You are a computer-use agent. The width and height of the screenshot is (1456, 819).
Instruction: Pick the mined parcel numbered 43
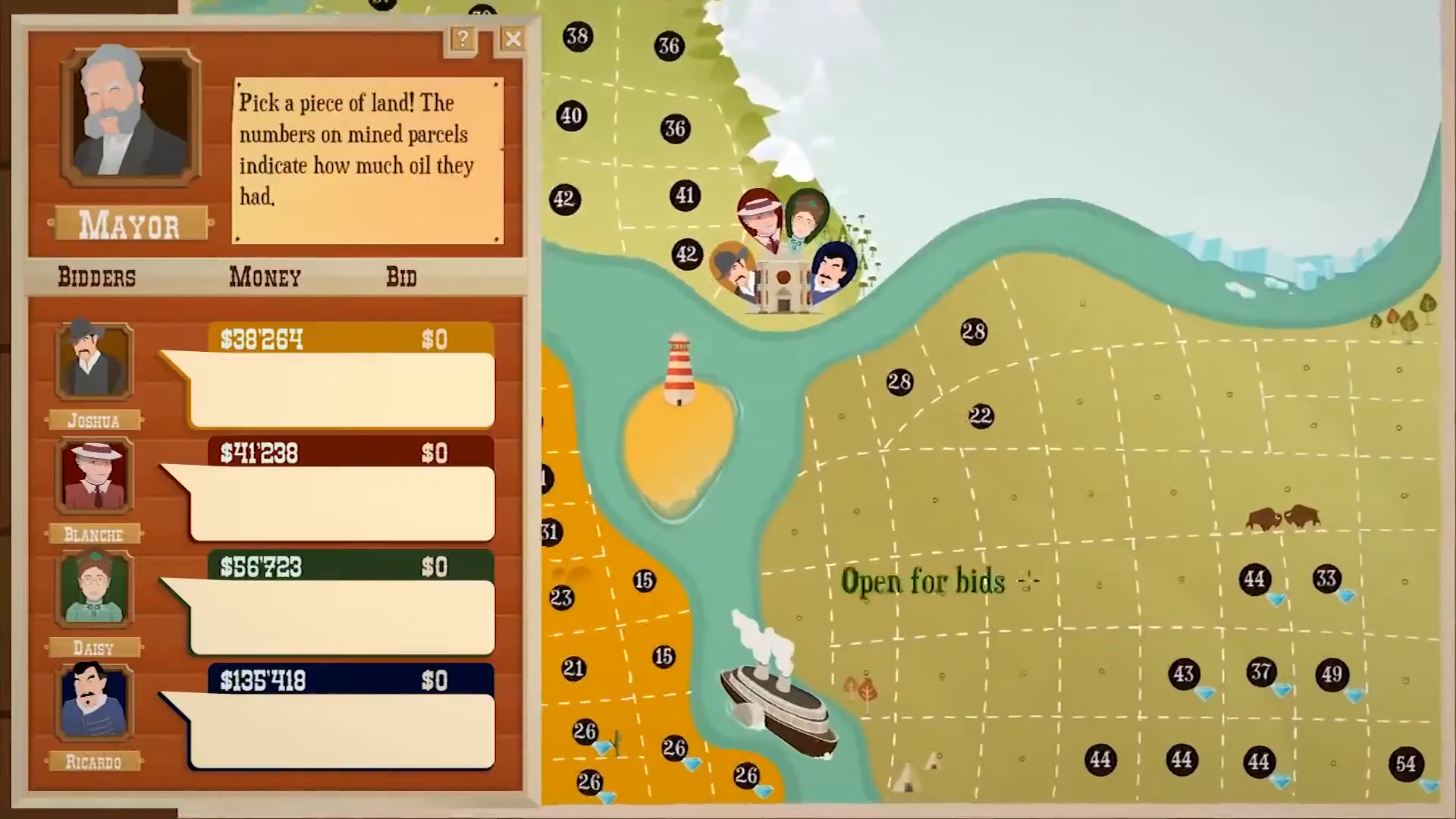(x=1183, y=674)
